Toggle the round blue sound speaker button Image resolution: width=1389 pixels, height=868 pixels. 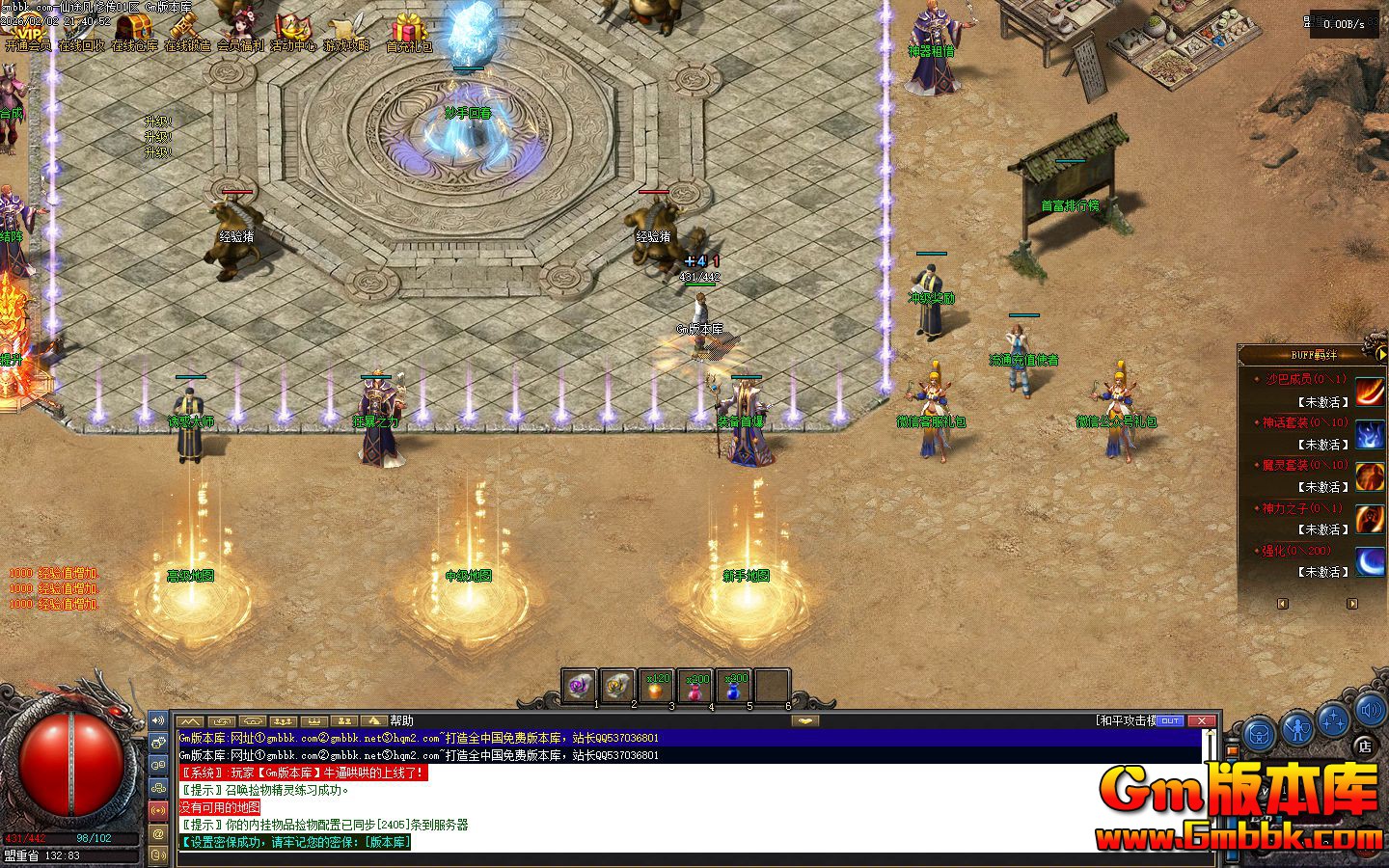1371,712
